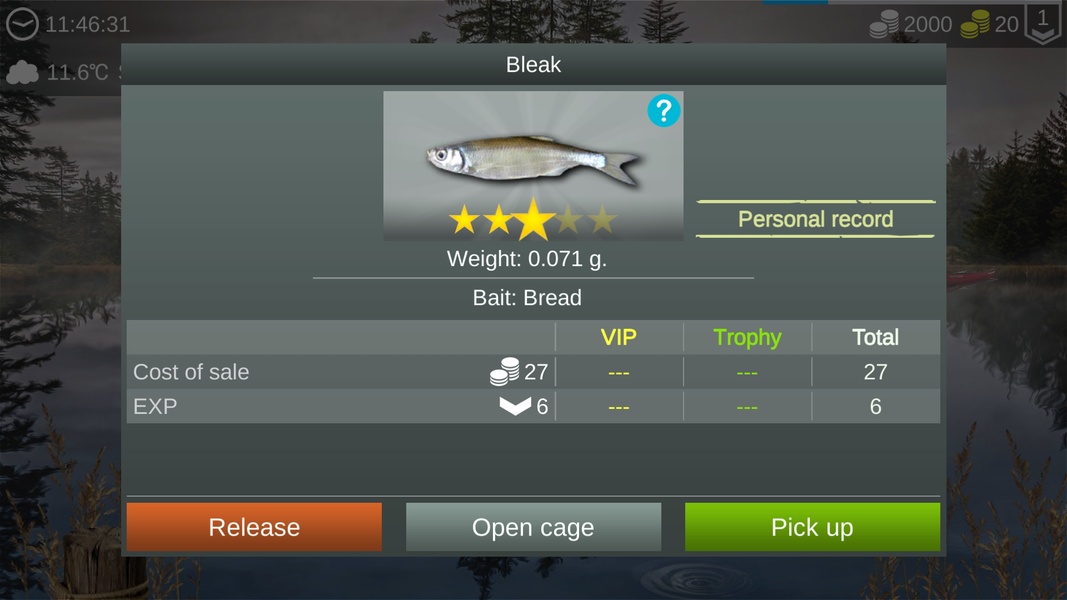Pick up the Bleak fish

tap(812, 527)
